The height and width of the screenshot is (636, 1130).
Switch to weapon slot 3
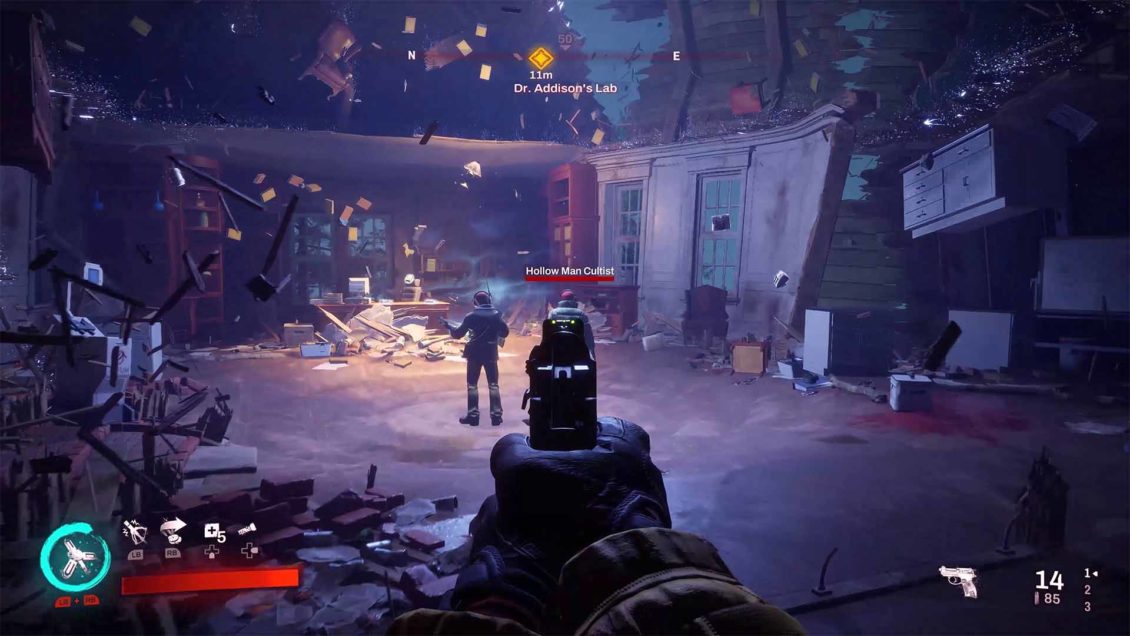[x=1087, y=607]
